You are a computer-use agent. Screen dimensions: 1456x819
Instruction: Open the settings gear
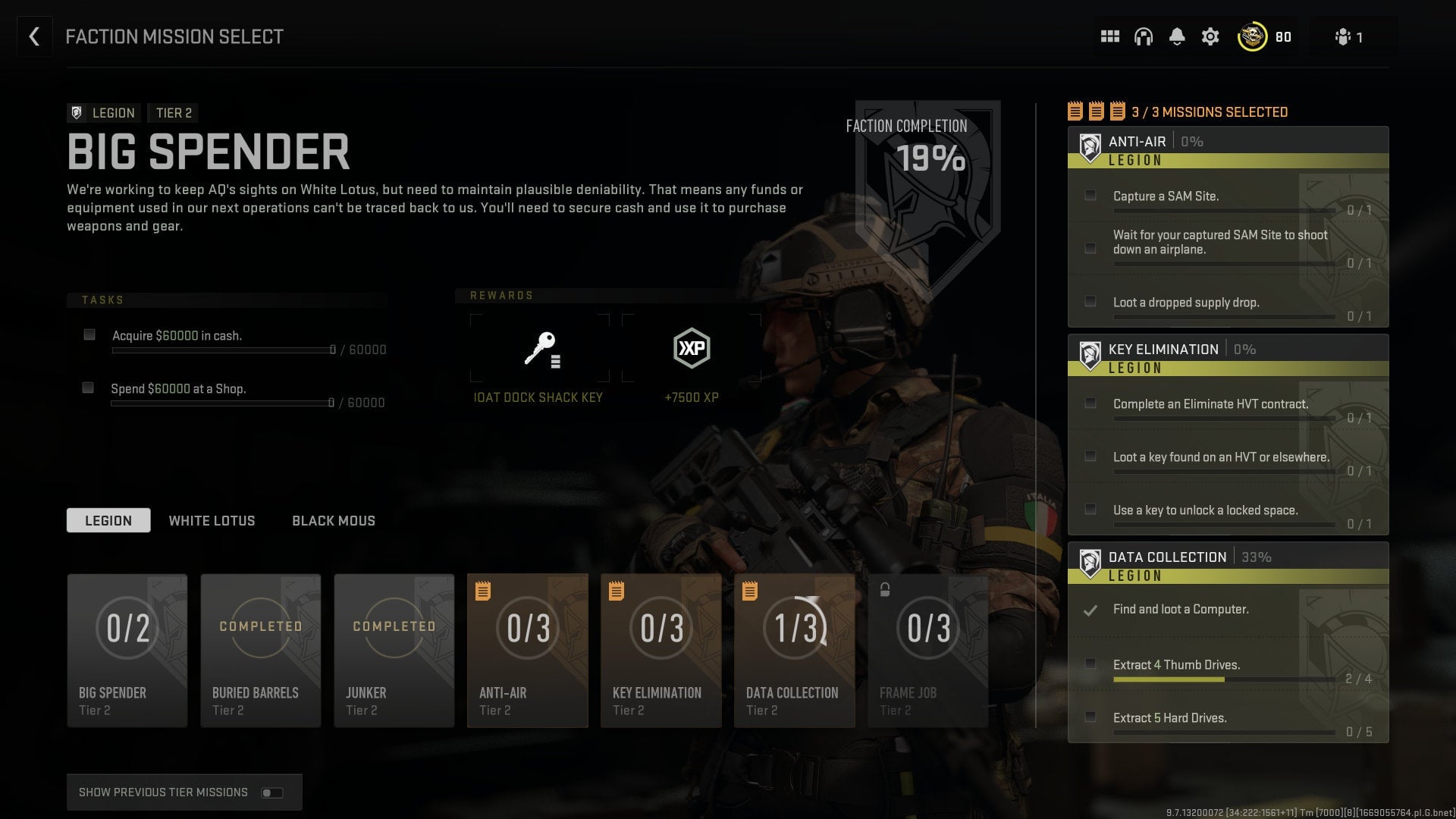[x=1210, y=36]
